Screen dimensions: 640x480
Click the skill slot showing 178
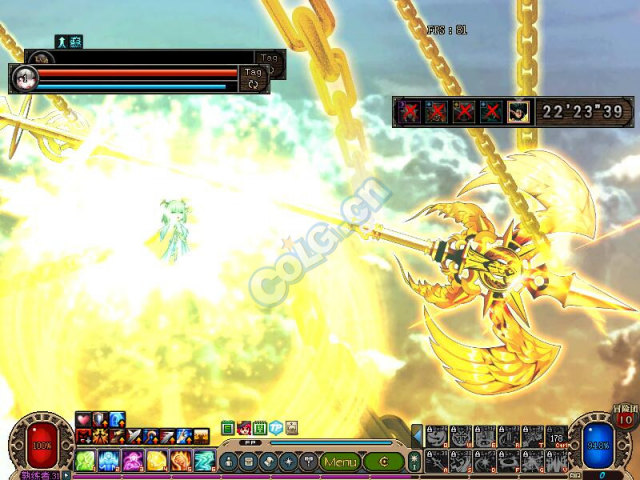[x=556, y=437]
